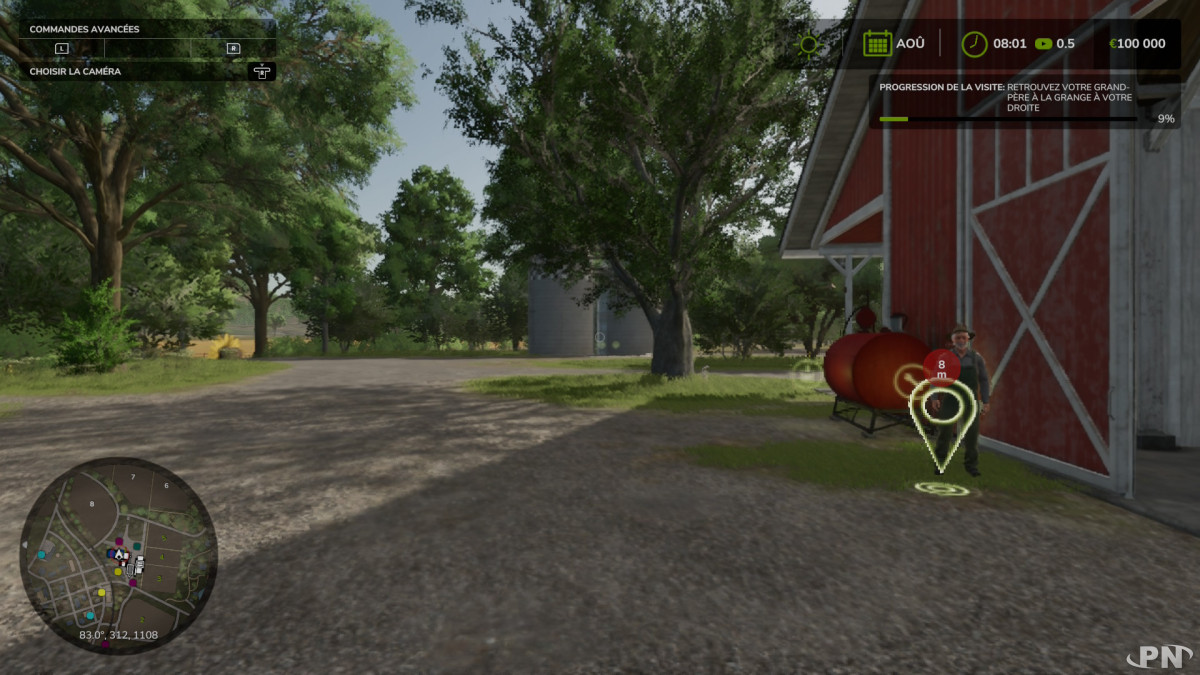
Task: Click the time speed 0.5 icon
Action: coord(1044,44)
